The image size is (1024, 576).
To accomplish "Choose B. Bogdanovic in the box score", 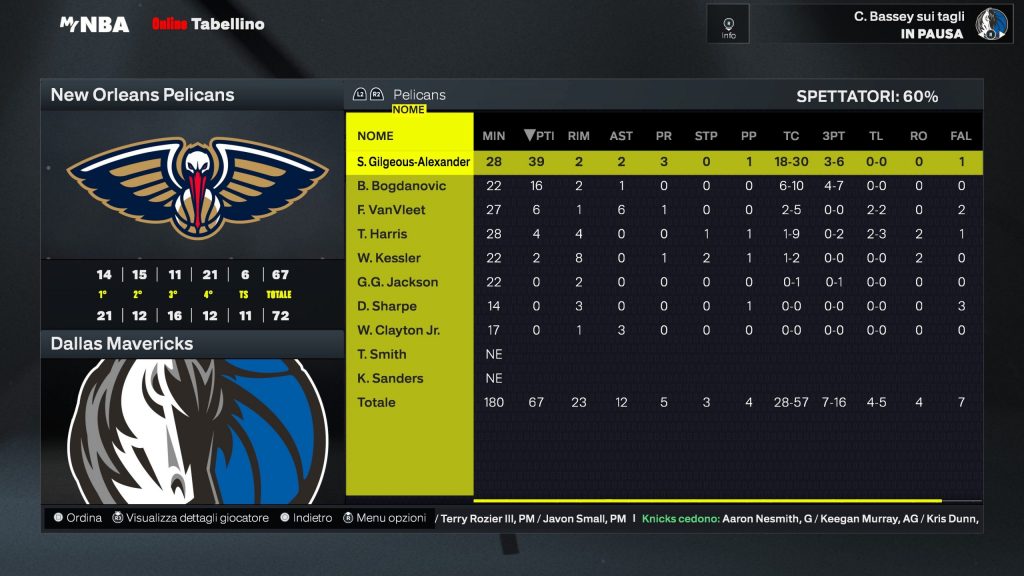I will point(401,186).
